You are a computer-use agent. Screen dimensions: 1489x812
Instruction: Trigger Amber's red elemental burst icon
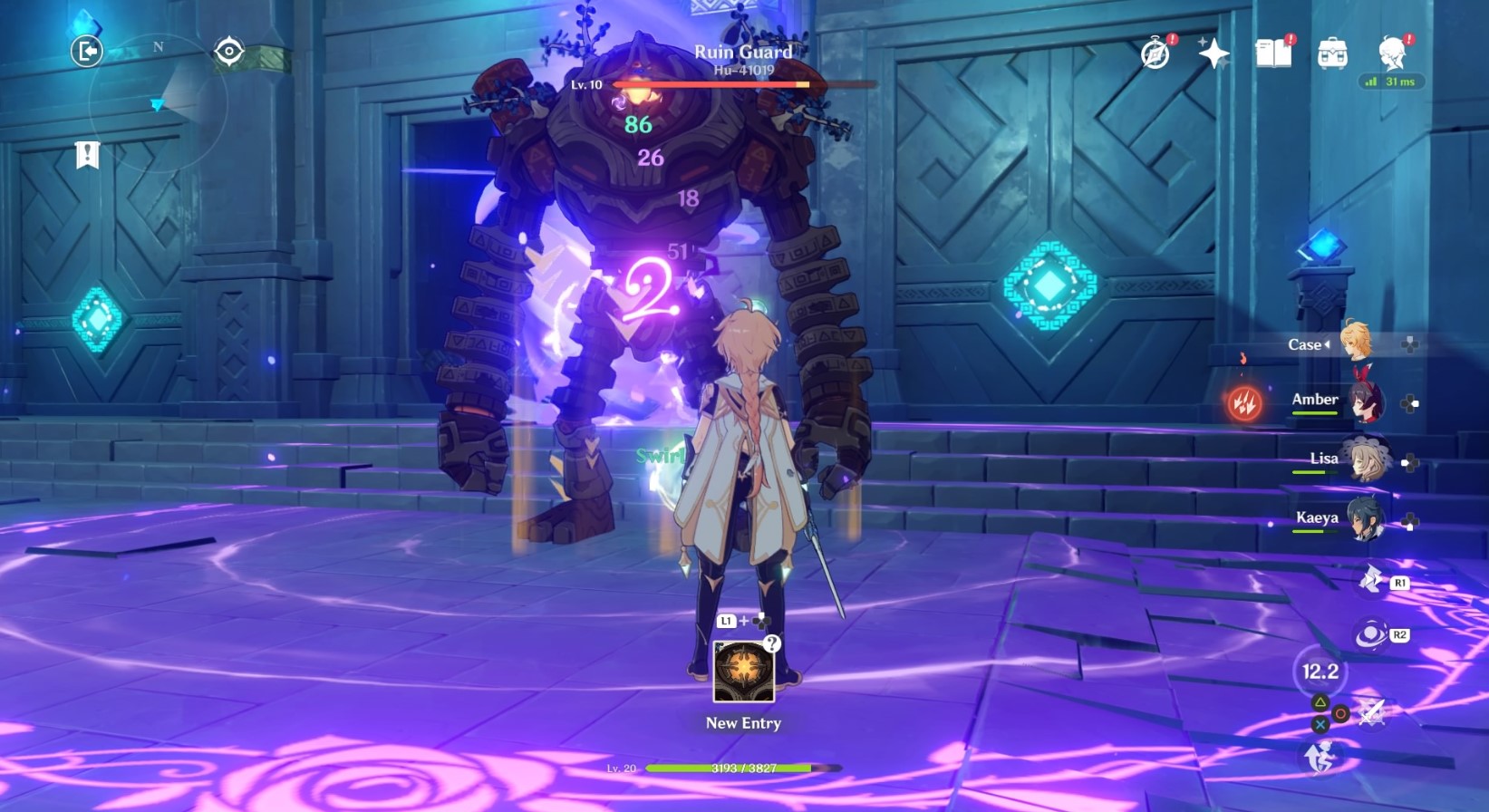coord(1244,402)
